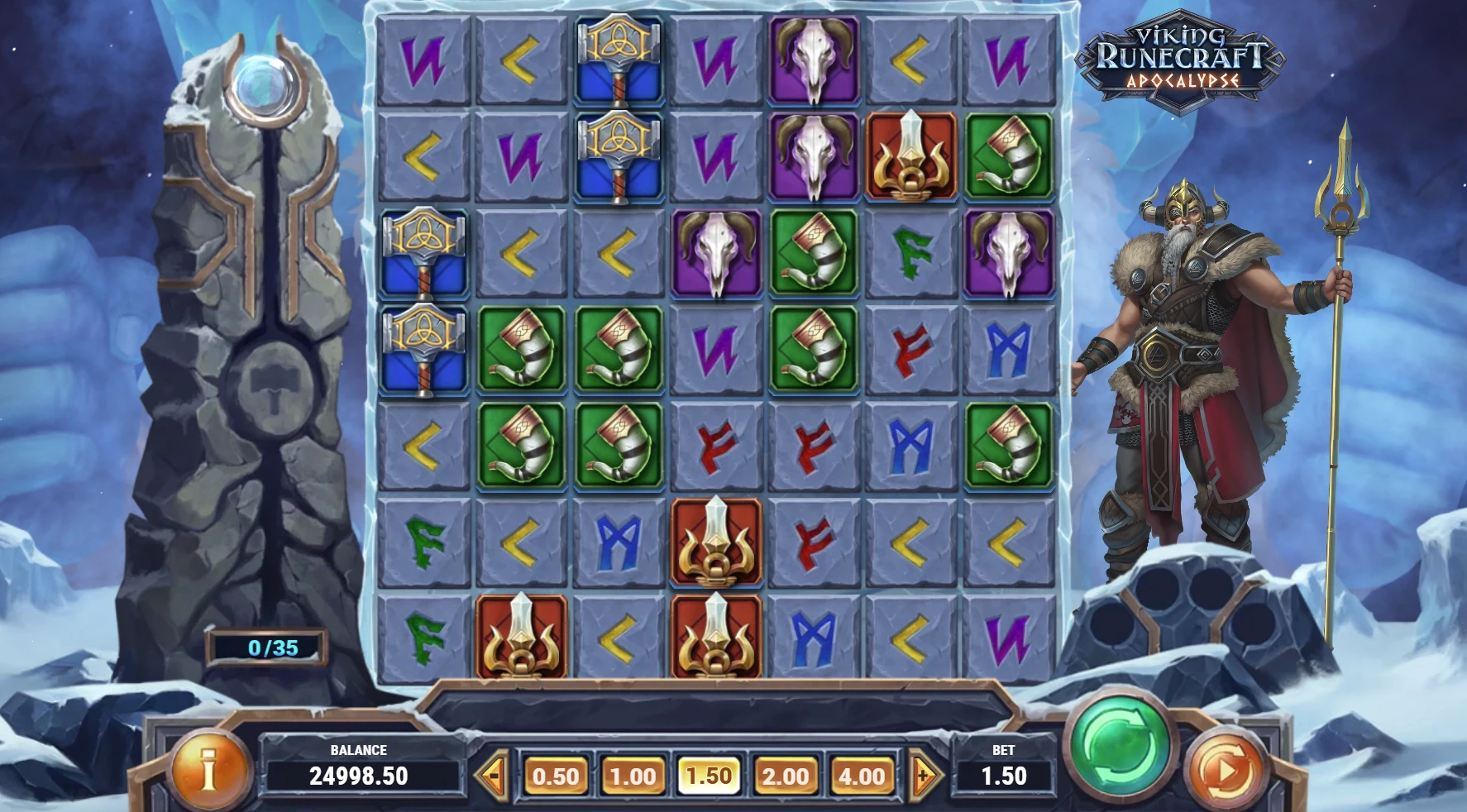
Task: Activate the 0.50 bet option
Action: pyautogui.click(x=556, y=776)
